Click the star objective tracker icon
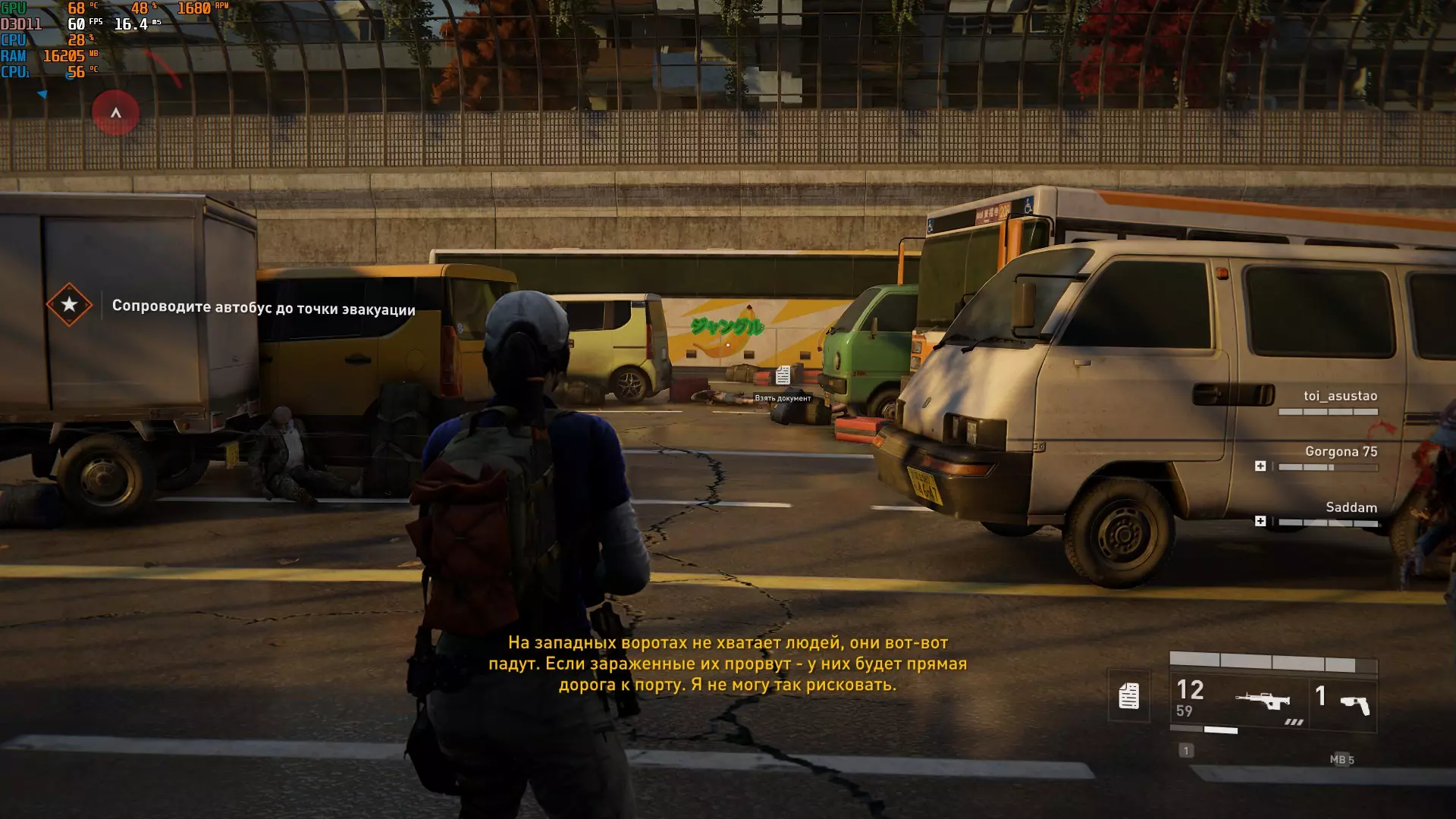 tap(69, 305)
